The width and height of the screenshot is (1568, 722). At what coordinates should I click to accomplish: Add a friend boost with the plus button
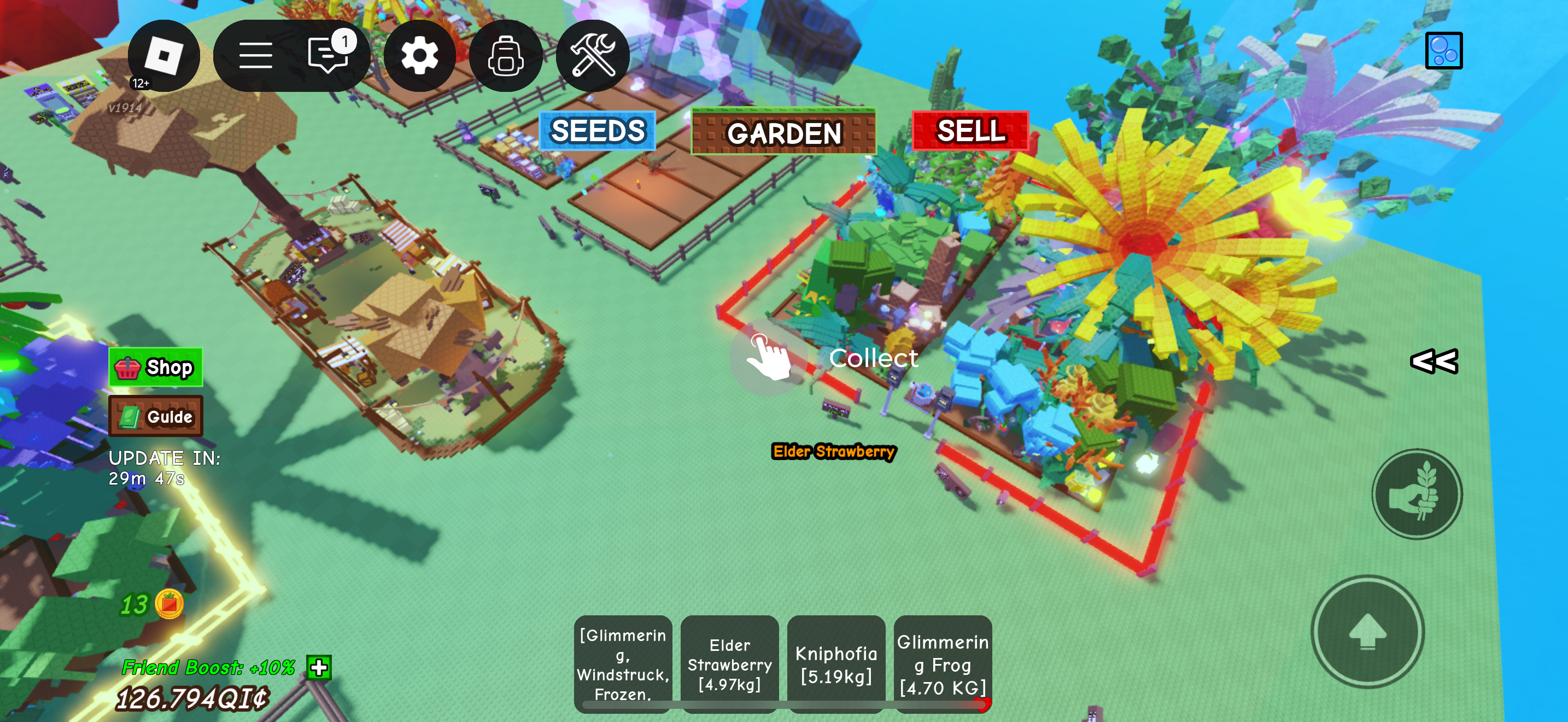click(319, 667)
